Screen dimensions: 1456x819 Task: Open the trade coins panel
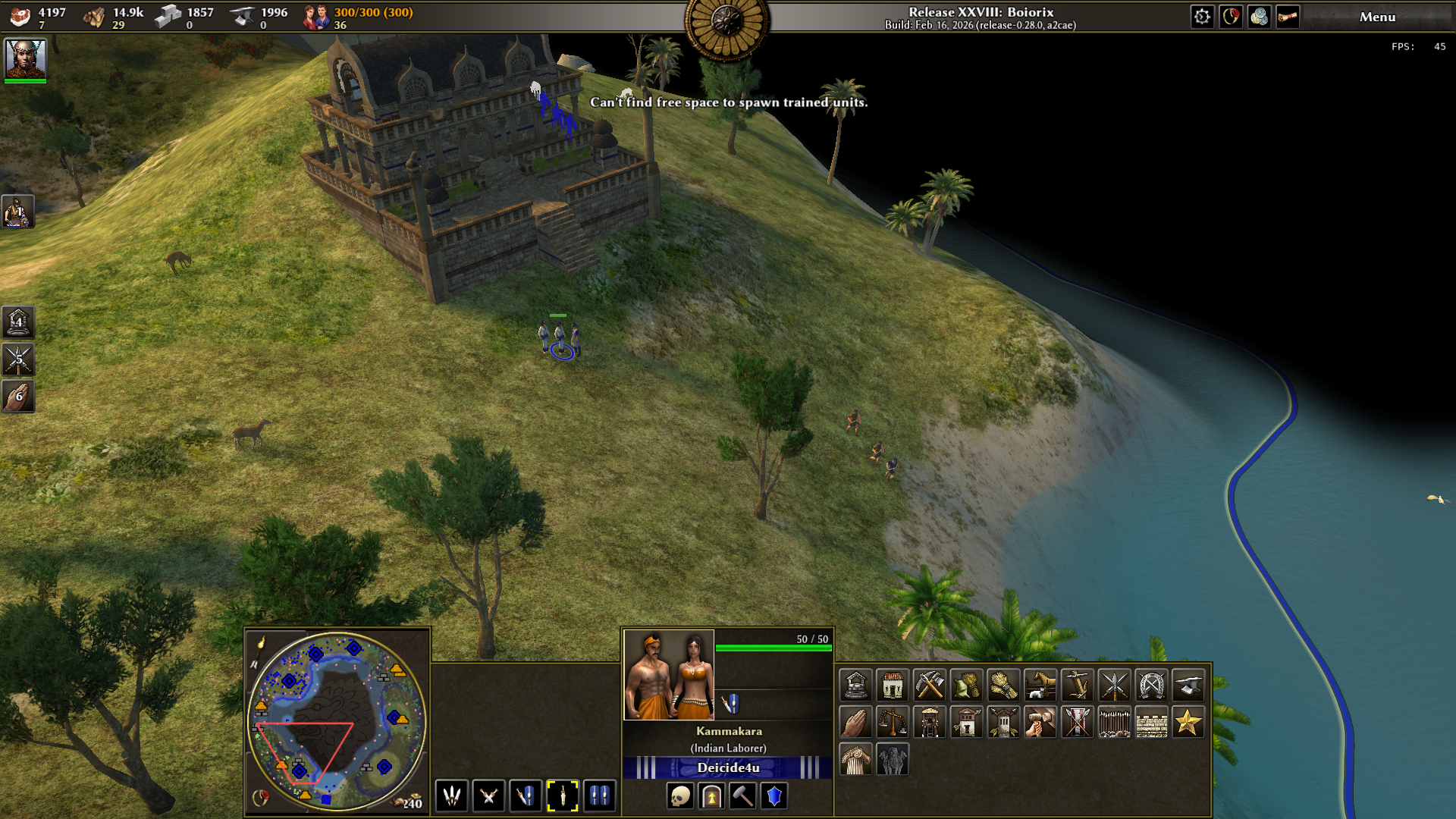[x=1260, y=17]
